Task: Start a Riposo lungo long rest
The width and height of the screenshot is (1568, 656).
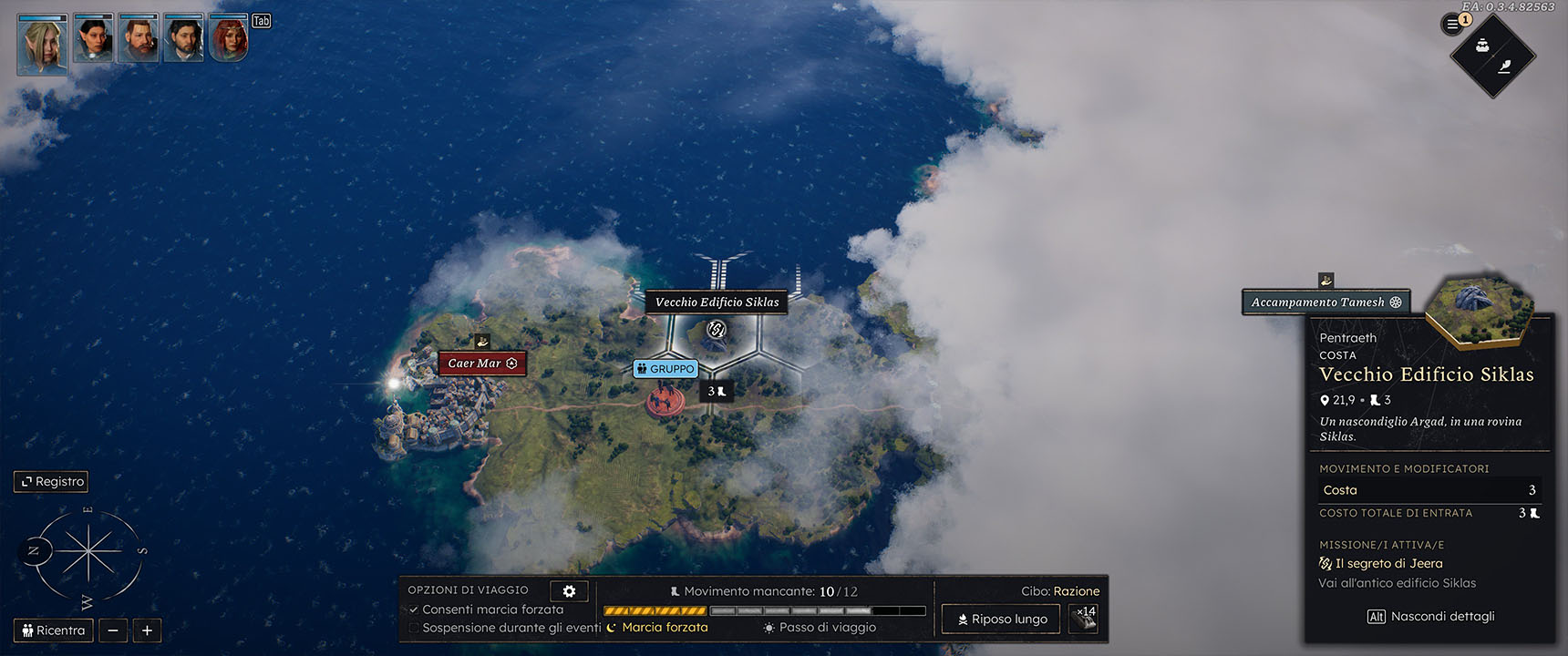Action: [x=1001, y=619]
